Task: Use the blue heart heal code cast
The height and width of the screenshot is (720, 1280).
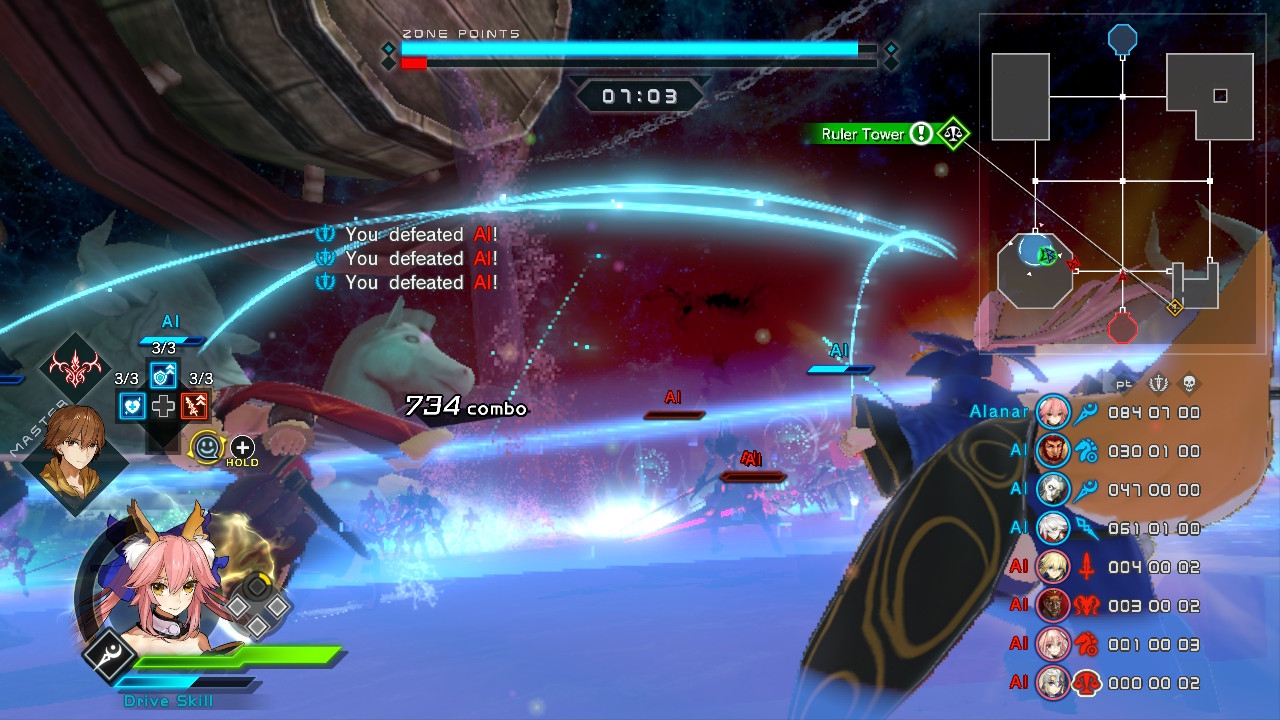Action: point(132,405)
